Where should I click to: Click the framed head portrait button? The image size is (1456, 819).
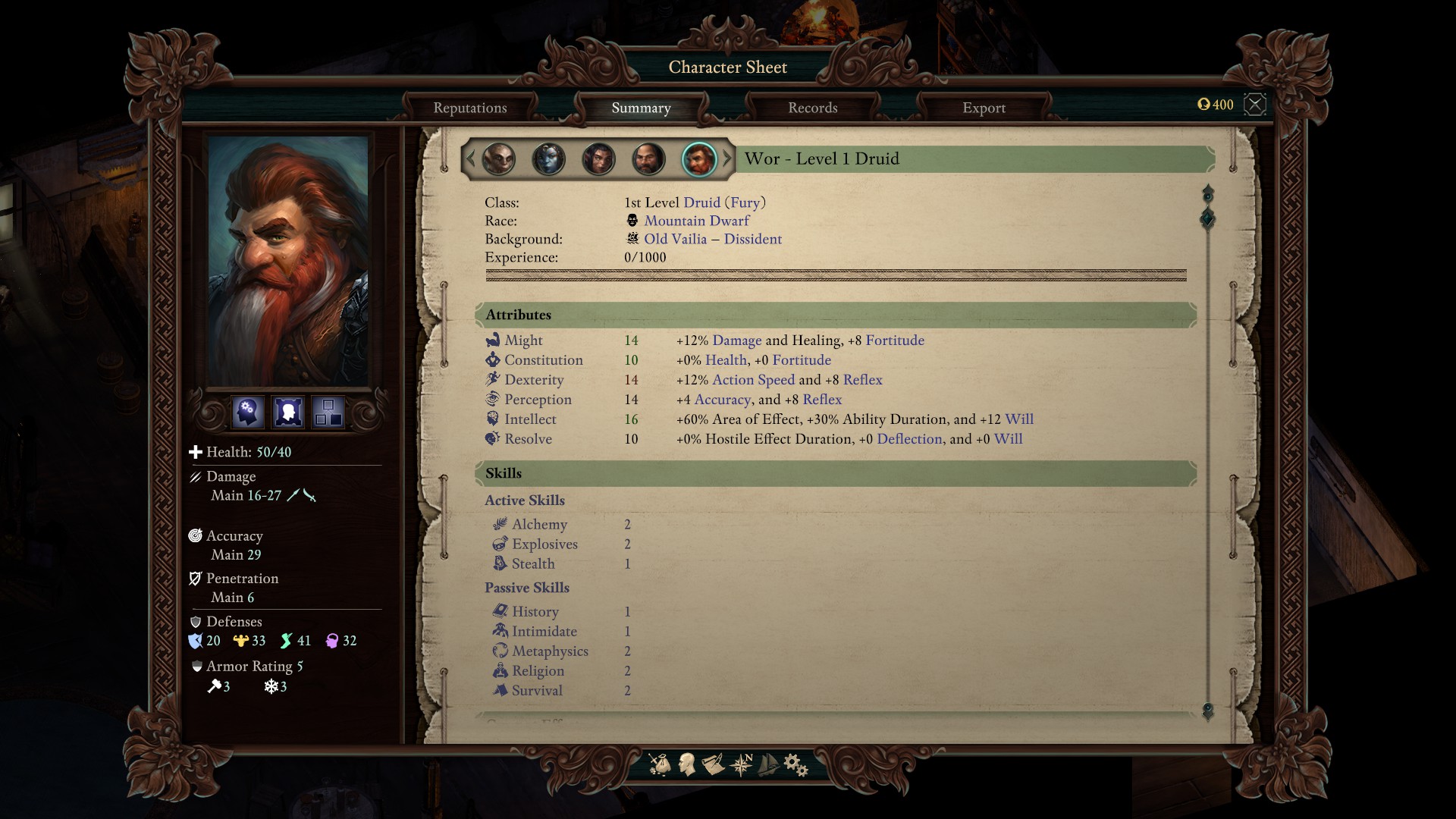coord(288,413)
